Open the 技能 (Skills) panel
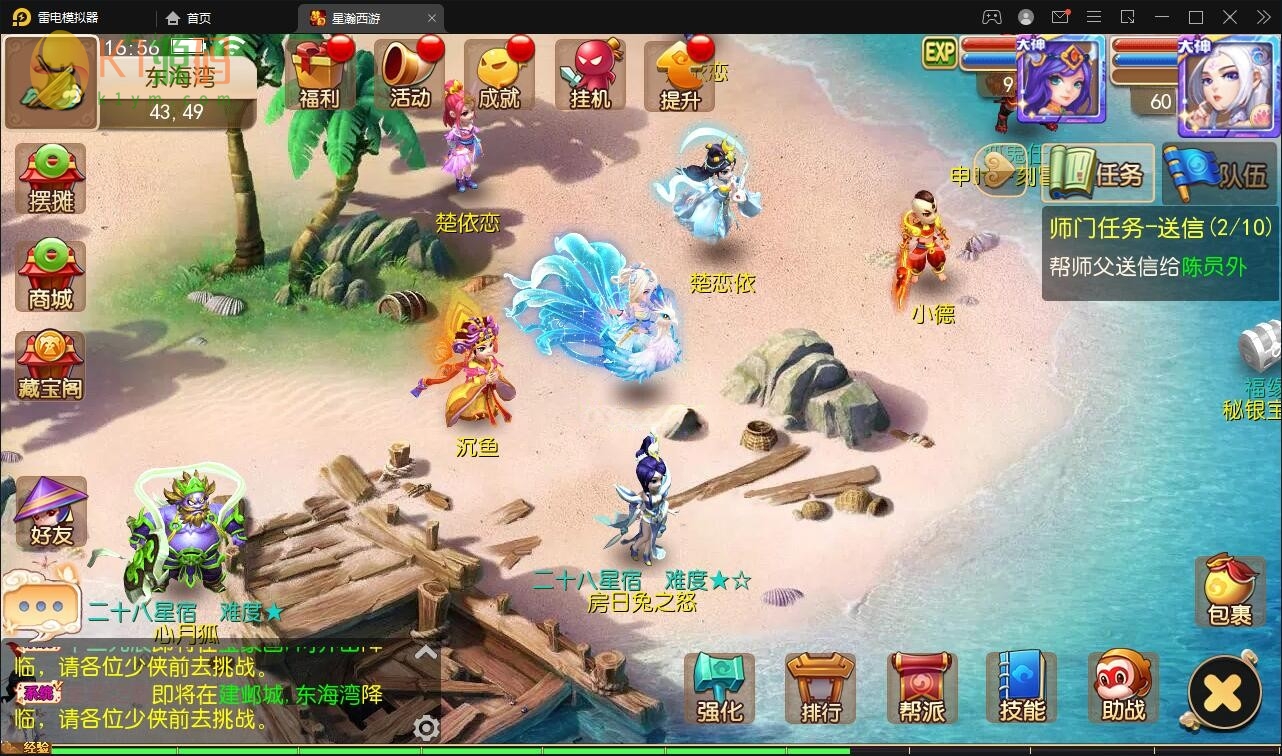 pyautogui.click(x=1022, y=687)
